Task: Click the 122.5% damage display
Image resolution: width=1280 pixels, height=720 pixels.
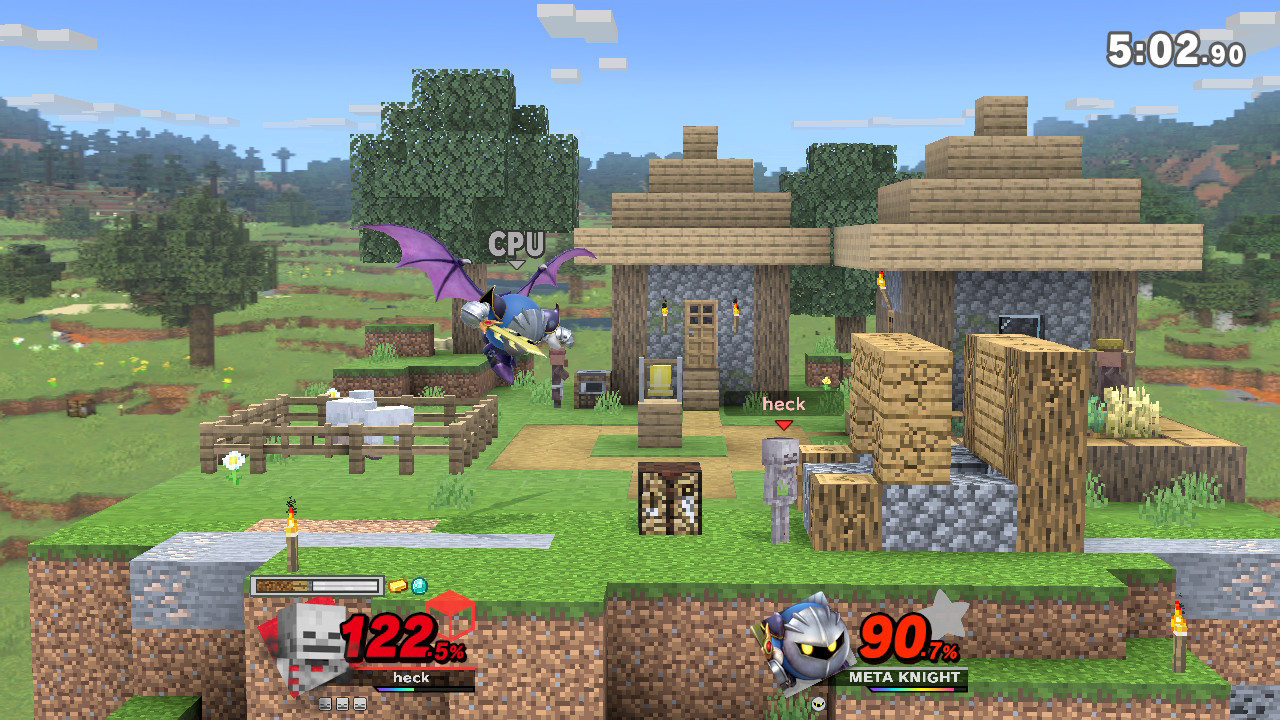Action: [396, 638]
